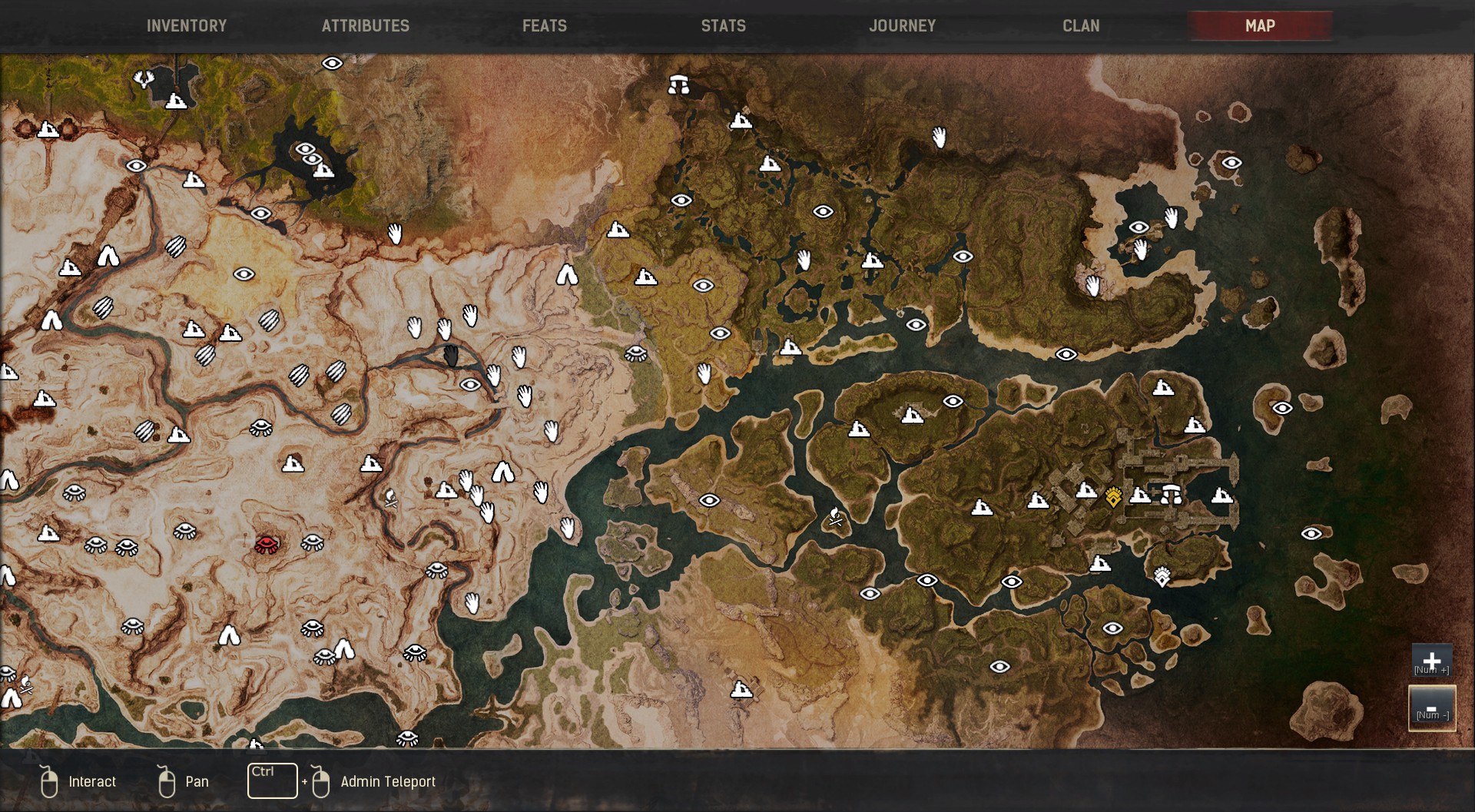Select the black hand marker by the river
This screenshot has height=812, width=1475.
click(451, 356)
